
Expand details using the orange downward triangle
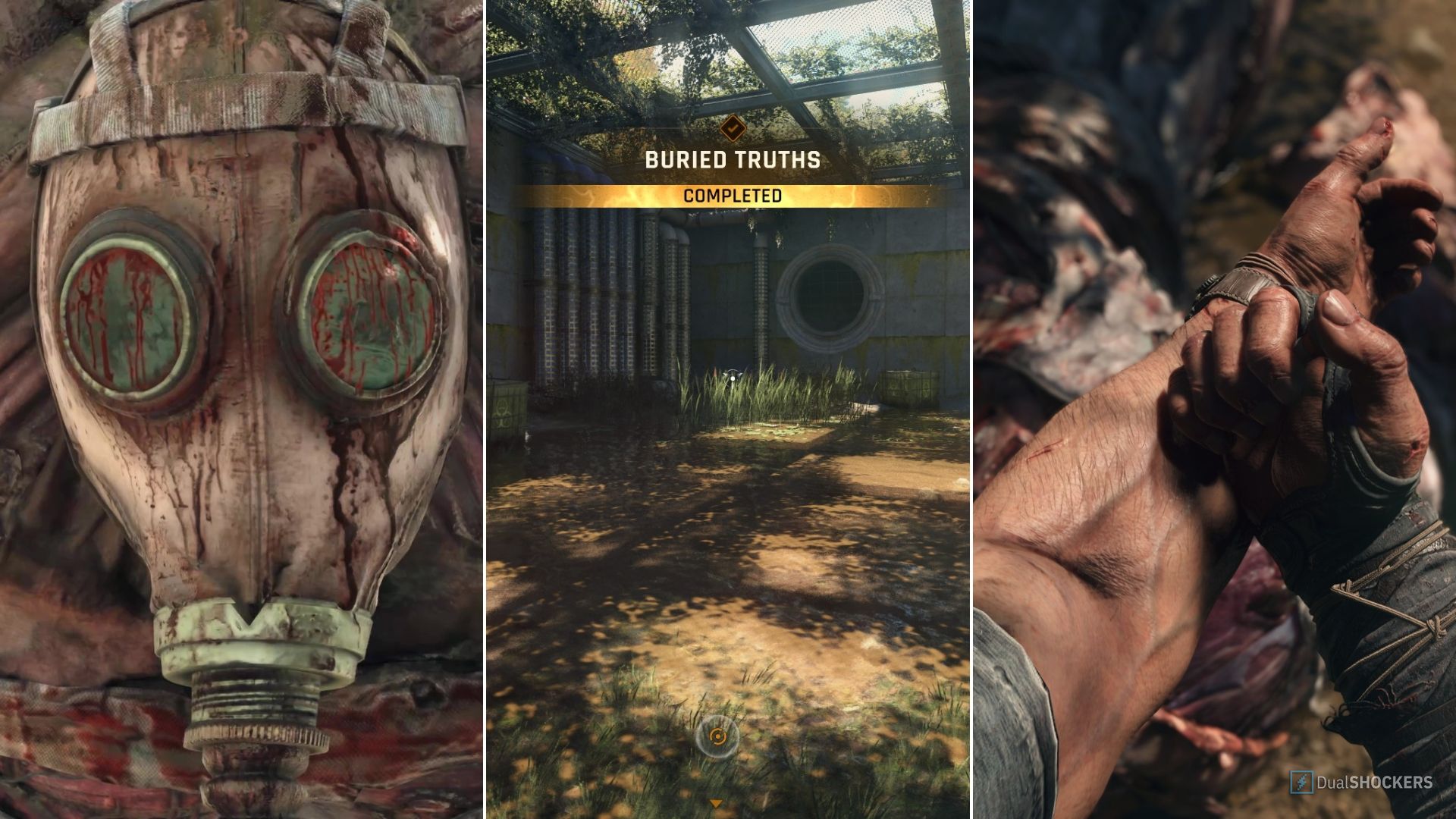(716, 802)
